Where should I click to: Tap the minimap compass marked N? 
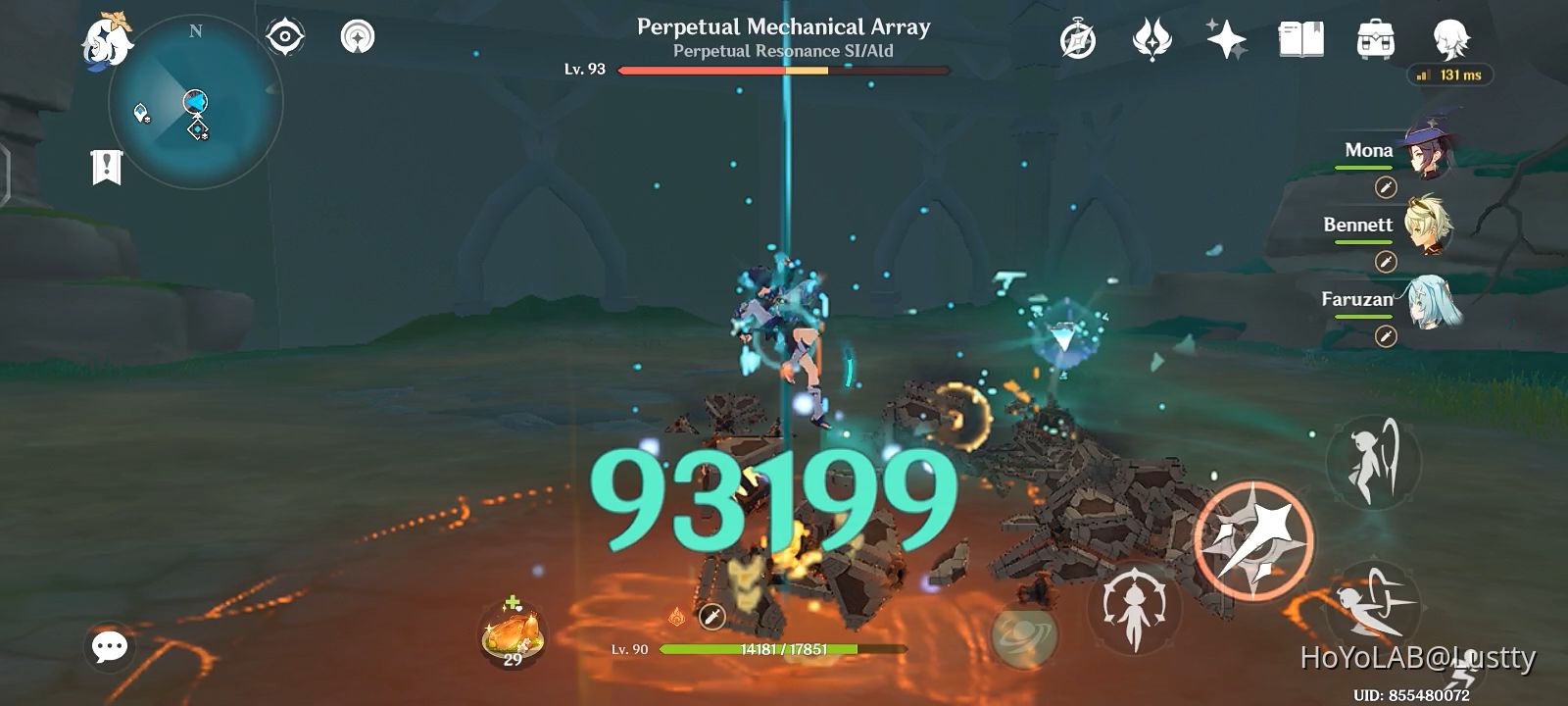pyautogui.click(x=196, y=31)
